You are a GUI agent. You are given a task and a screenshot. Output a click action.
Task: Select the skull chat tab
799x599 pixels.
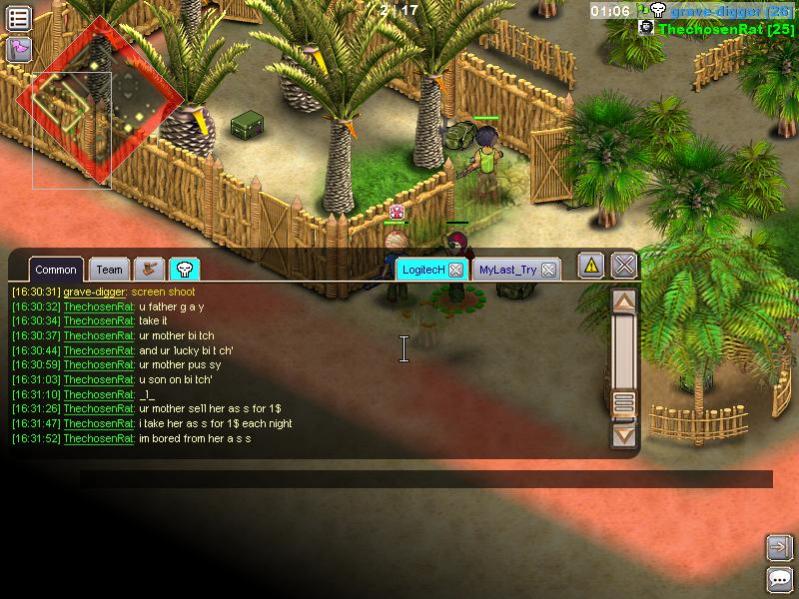(x=184, y=268)
